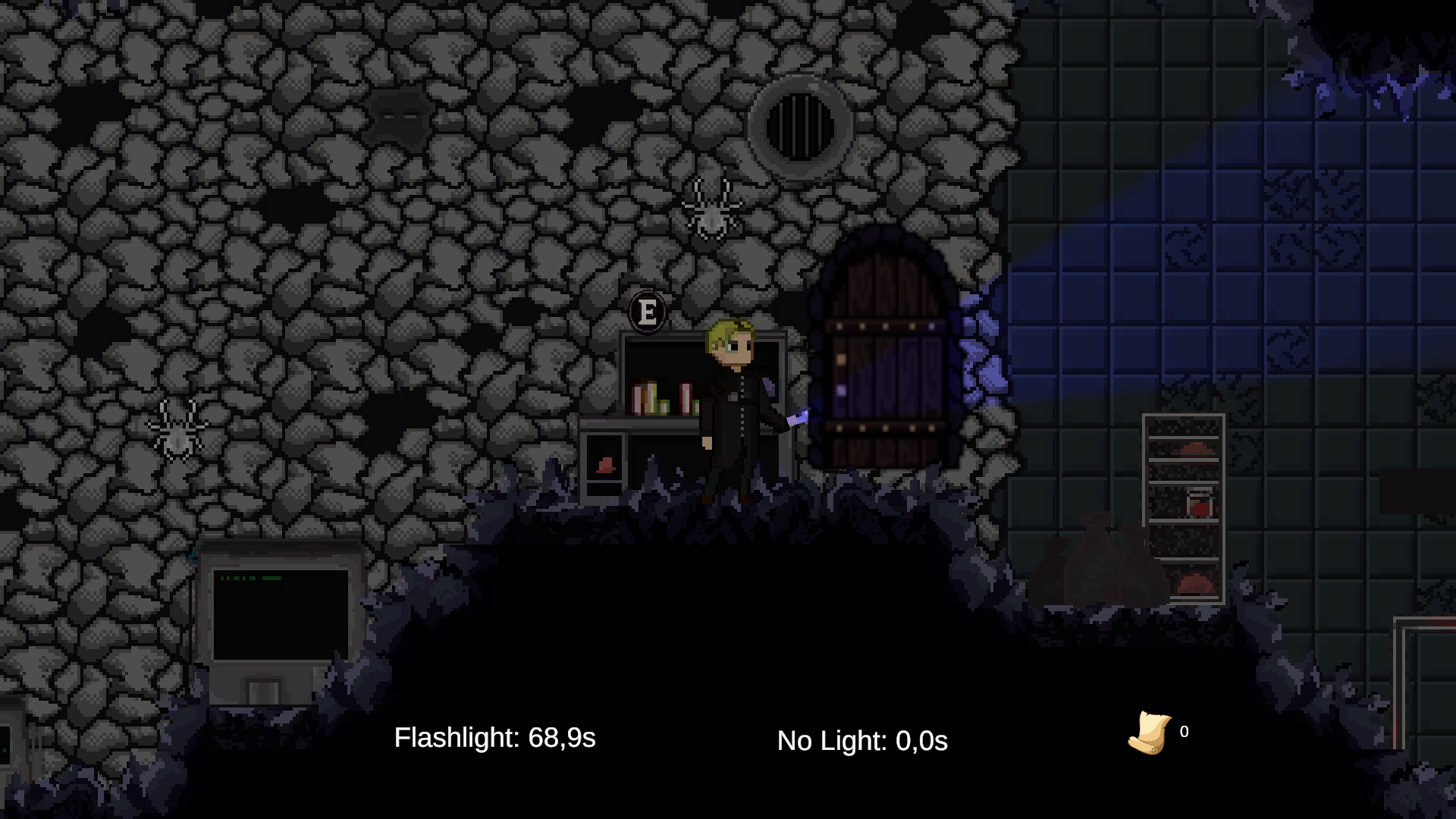
Task: Open the collected scroll notes icon
Action: click(x=1149, y=733)
